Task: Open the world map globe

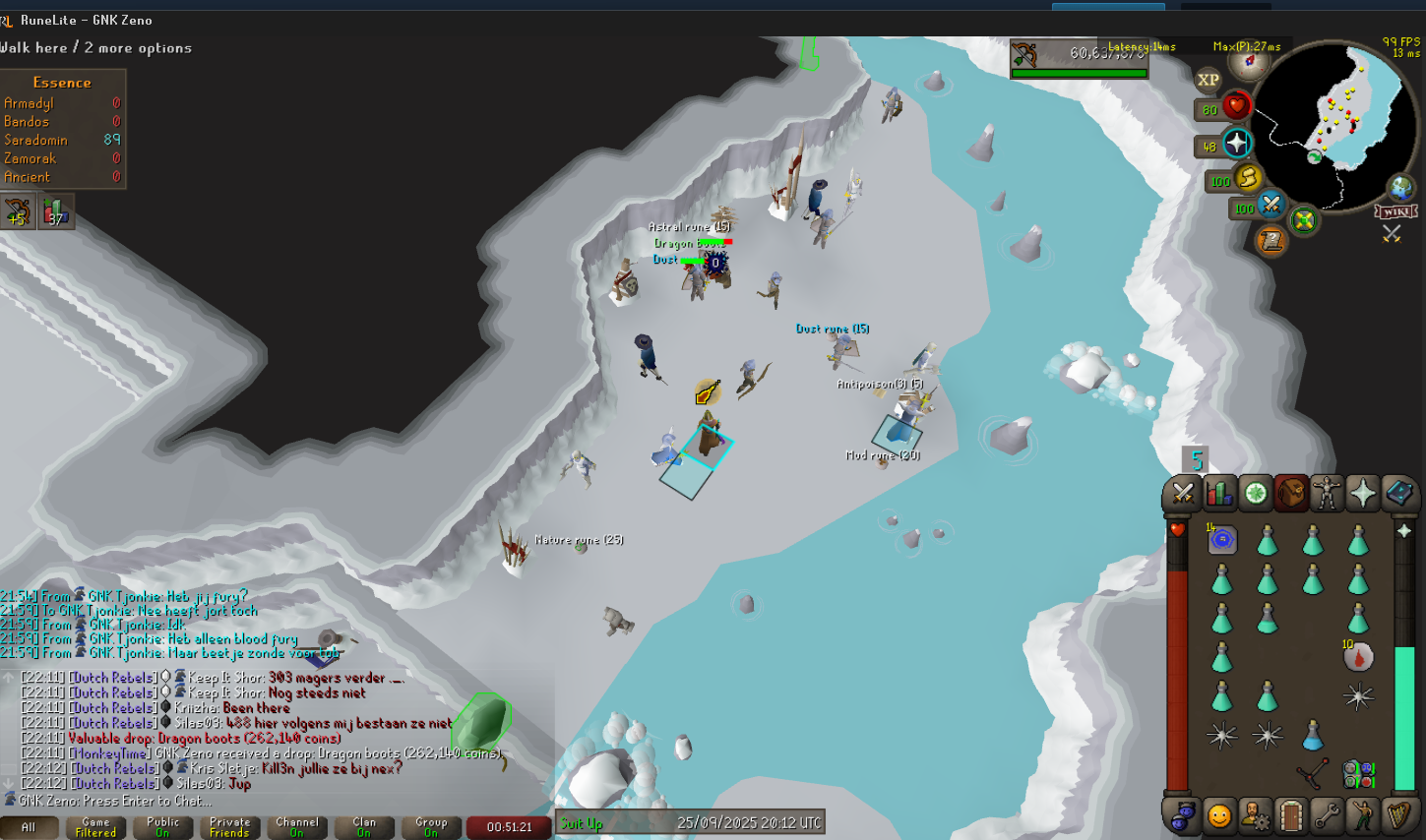Action: 1400,187
